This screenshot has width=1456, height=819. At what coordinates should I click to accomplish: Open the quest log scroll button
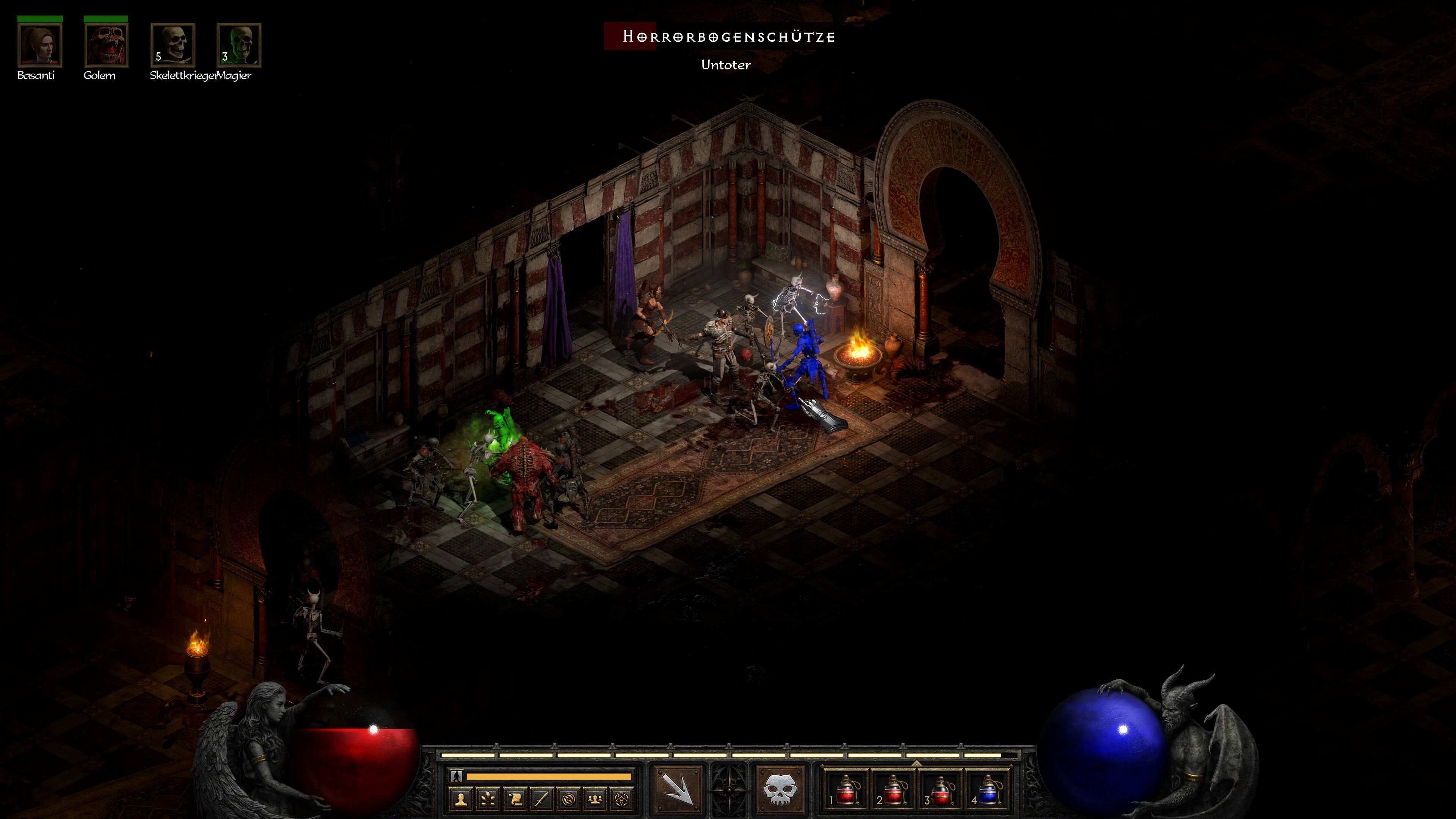[x=515, y=799]
